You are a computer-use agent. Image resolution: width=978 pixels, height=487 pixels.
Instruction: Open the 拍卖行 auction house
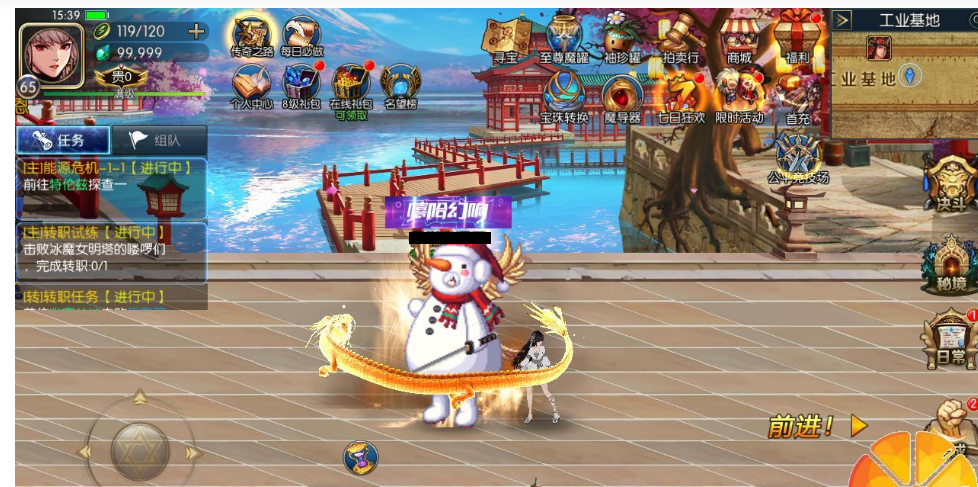(680, 40)
